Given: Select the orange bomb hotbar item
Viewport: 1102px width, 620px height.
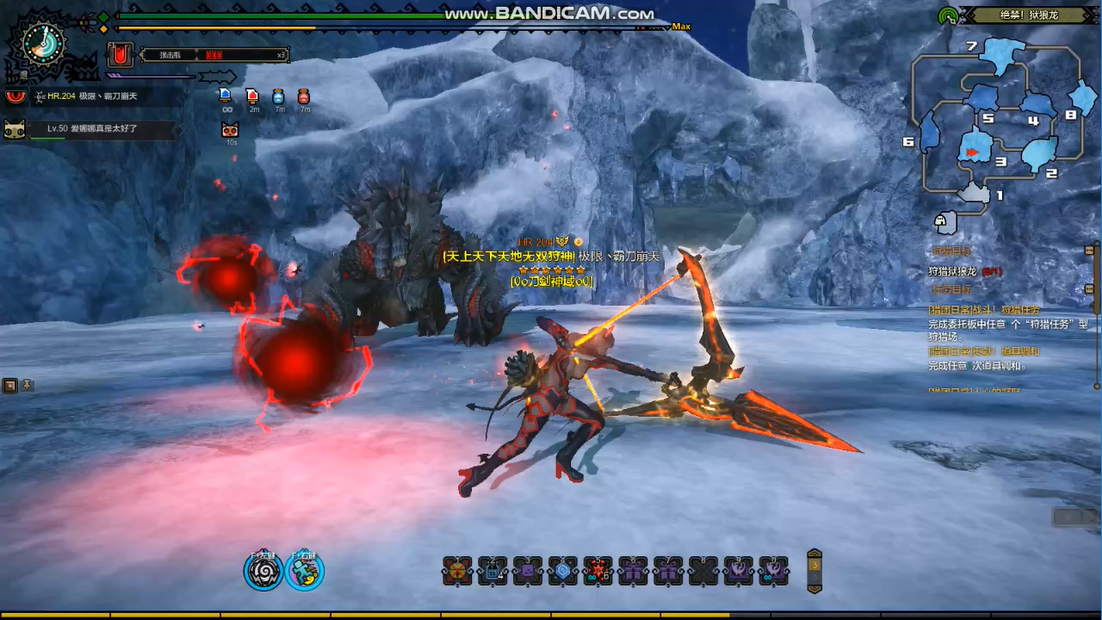Looking at the screenshot, I should tap(457, 571).
